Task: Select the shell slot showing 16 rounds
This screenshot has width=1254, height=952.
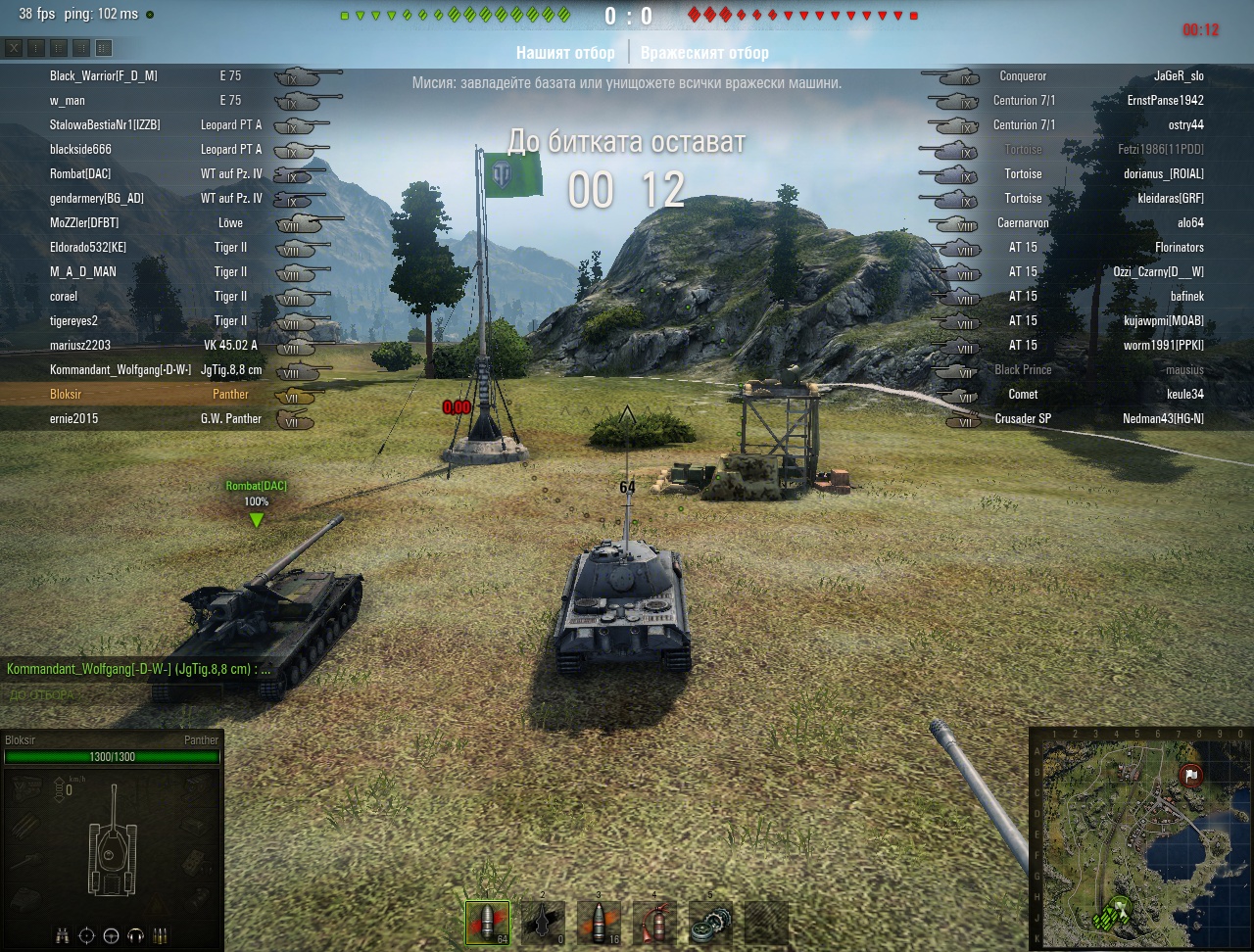Action: (599, 923)
